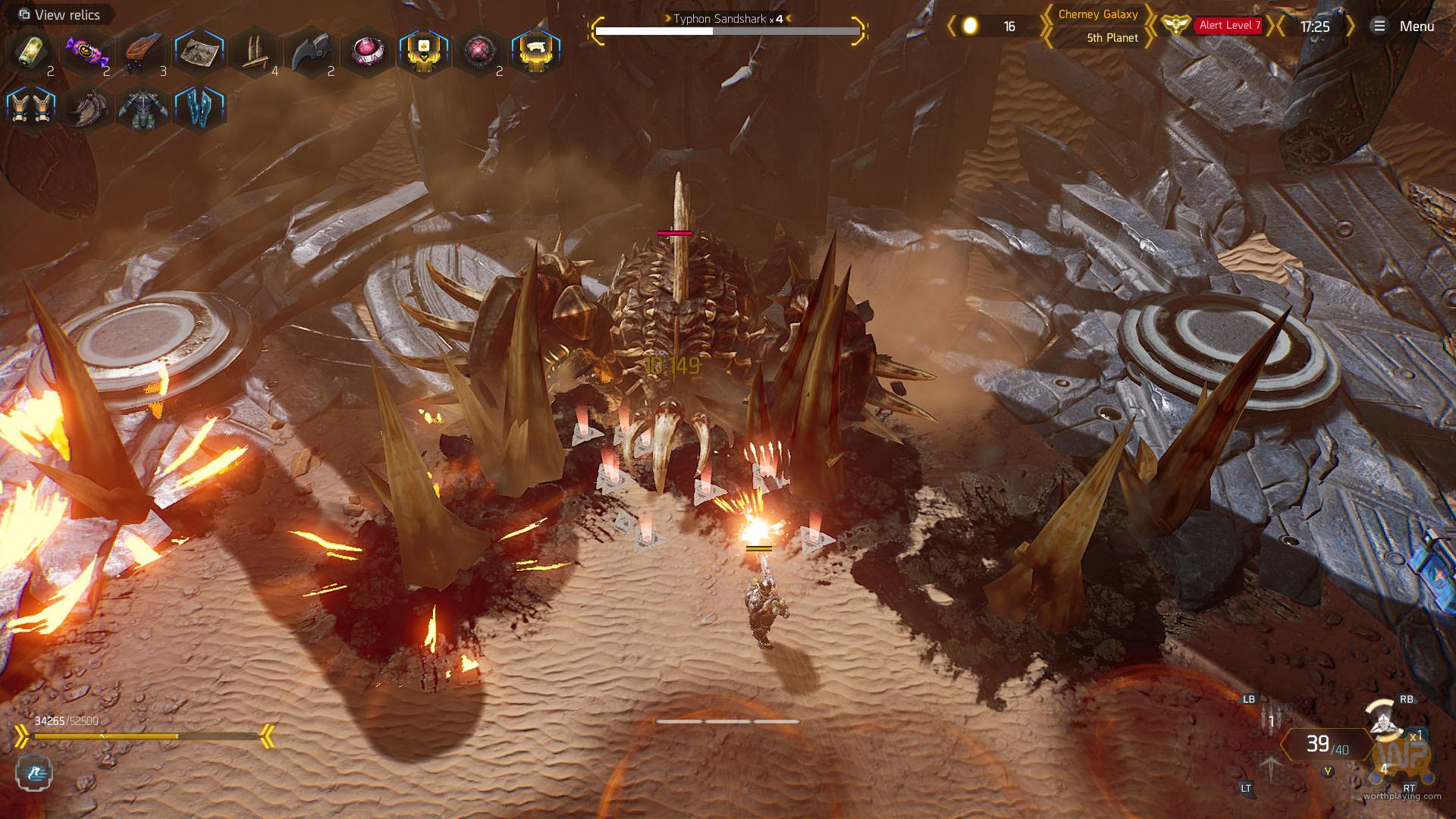The height and width of the screenshot is (819, 1456).
Task: Select the gold spade card trophy relic
Action: point(423,52)
